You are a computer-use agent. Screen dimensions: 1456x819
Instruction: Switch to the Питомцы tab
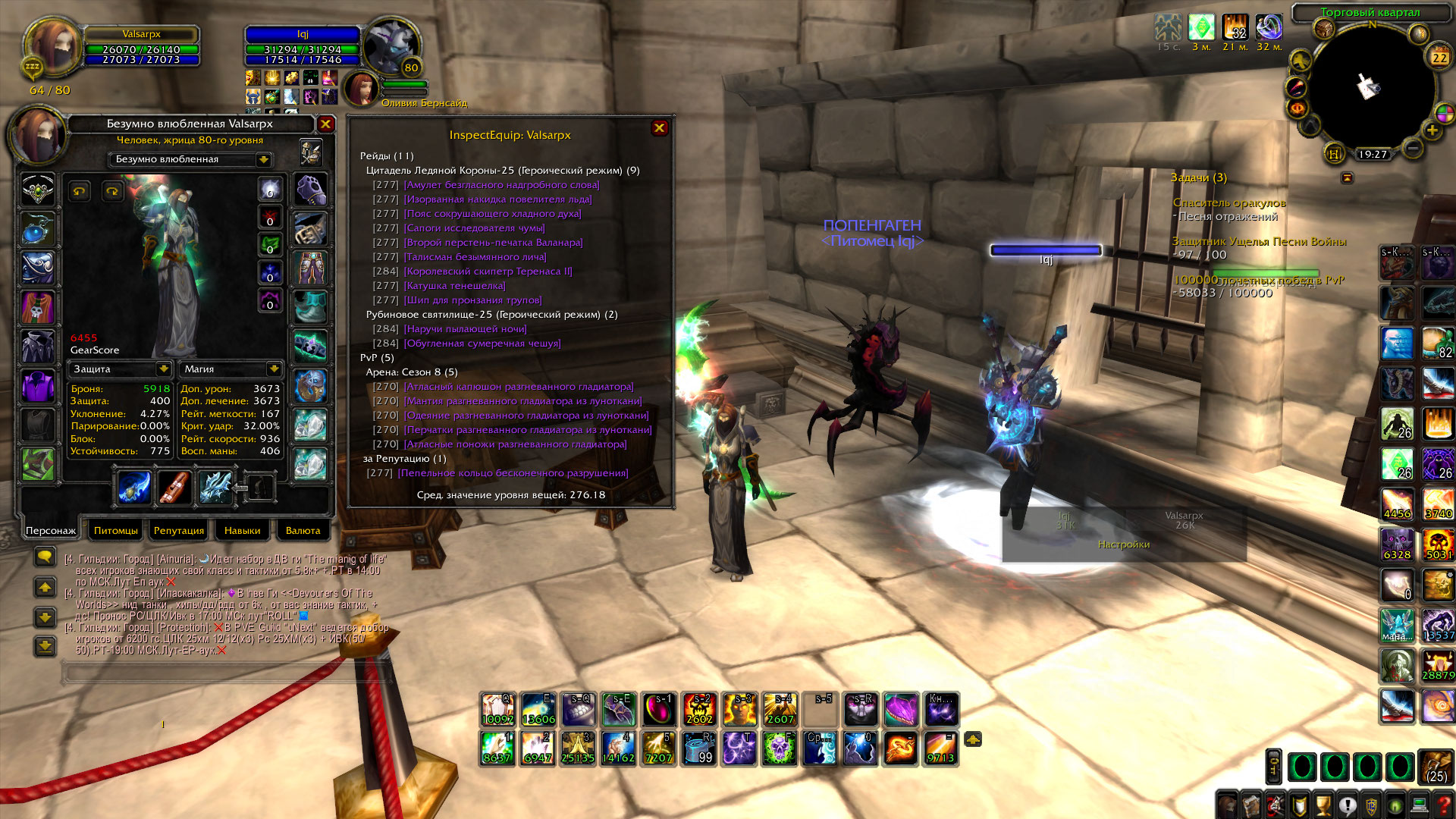click(116, 530)
